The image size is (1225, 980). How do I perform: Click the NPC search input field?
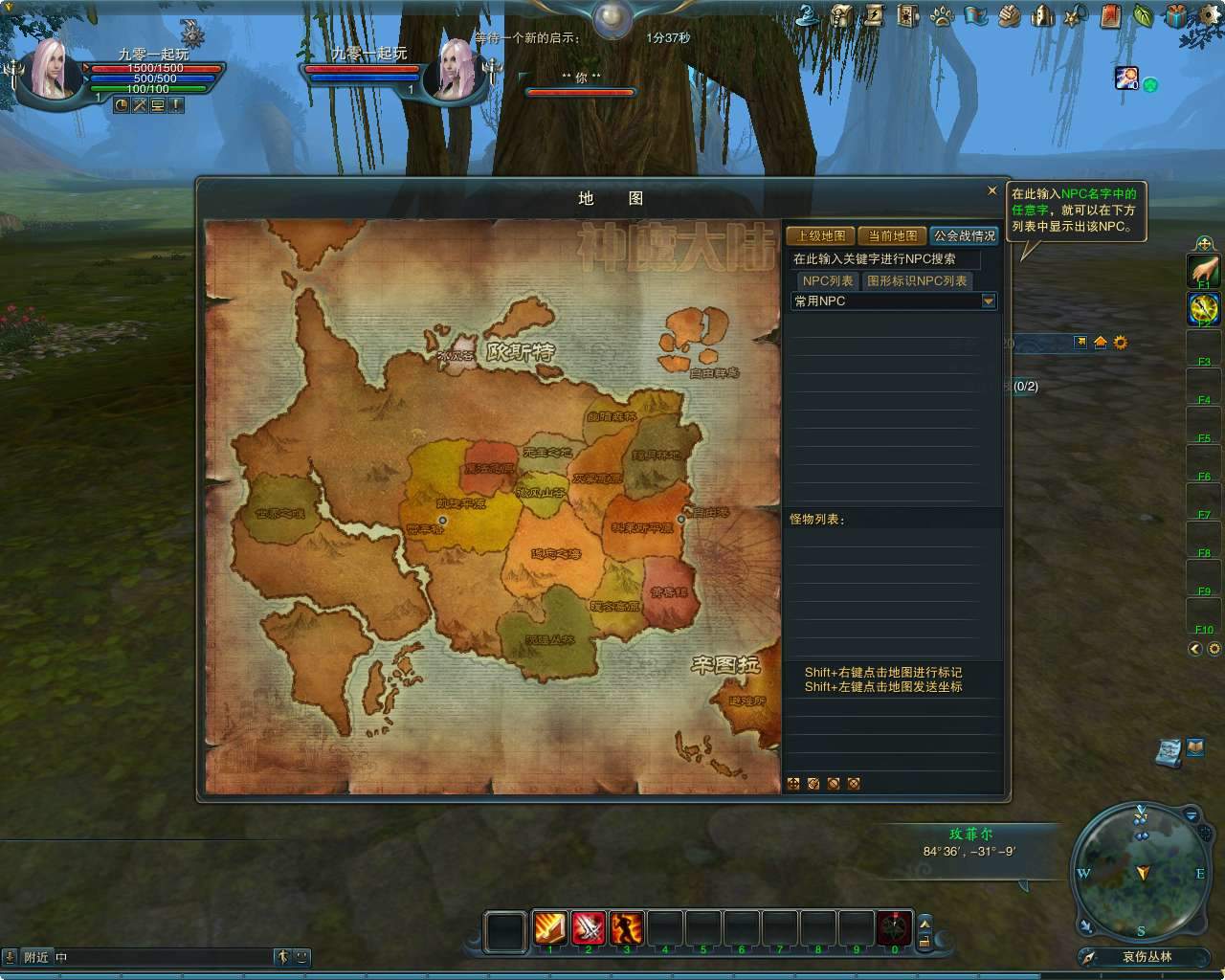pyautogui.click(x=882, y=259)
